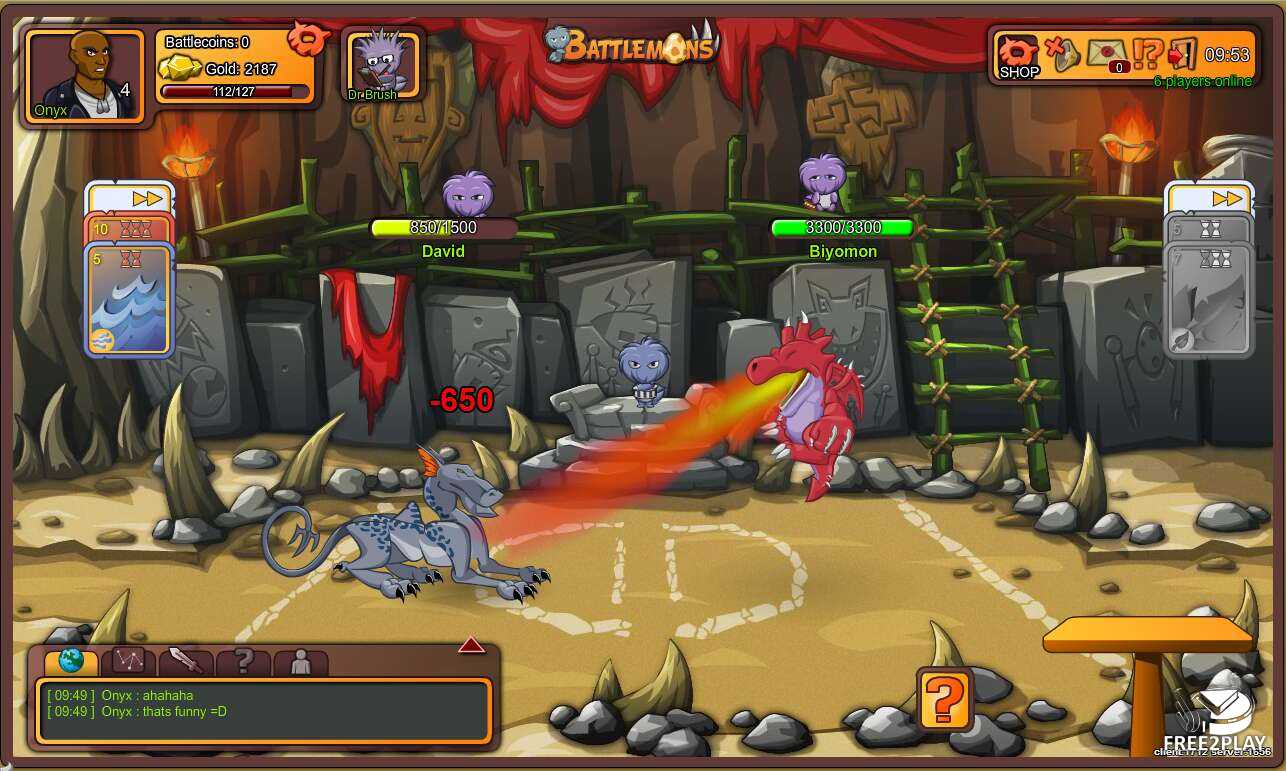Viewport: 1286px width, 771px height.
Task: Open the mail envelope inbox
Action: pyautogui.click(x=1106, y=53)
